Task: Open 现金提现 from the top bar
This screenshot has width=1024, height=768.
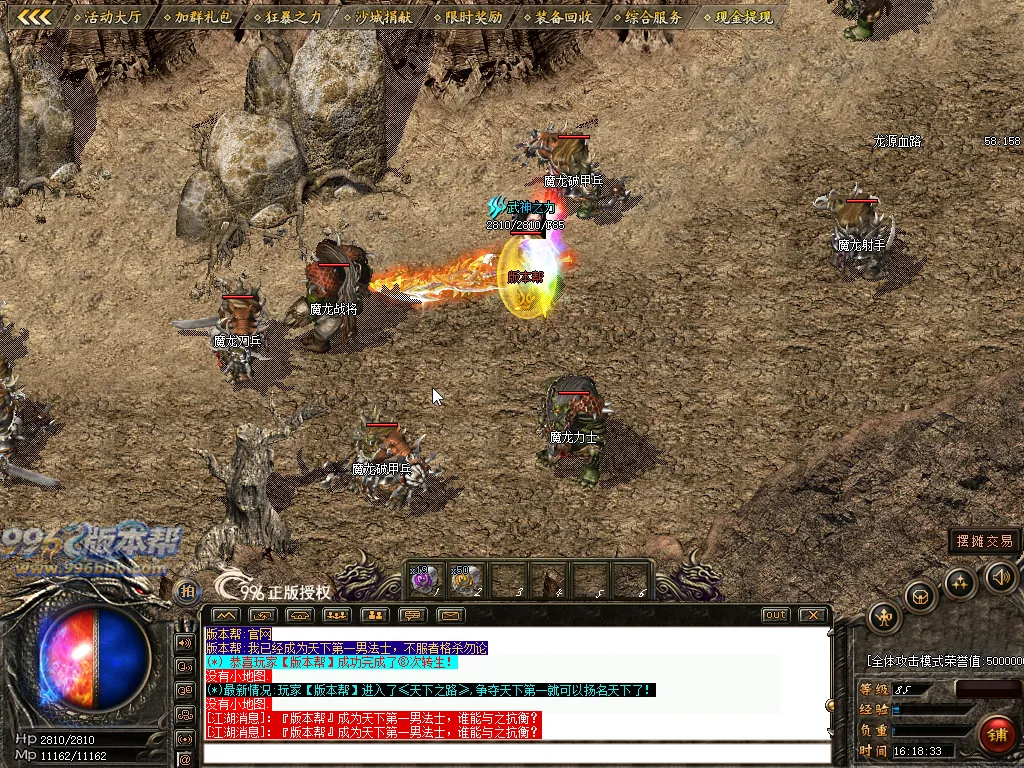Action: pyautogui.click(x=737, y=17)
